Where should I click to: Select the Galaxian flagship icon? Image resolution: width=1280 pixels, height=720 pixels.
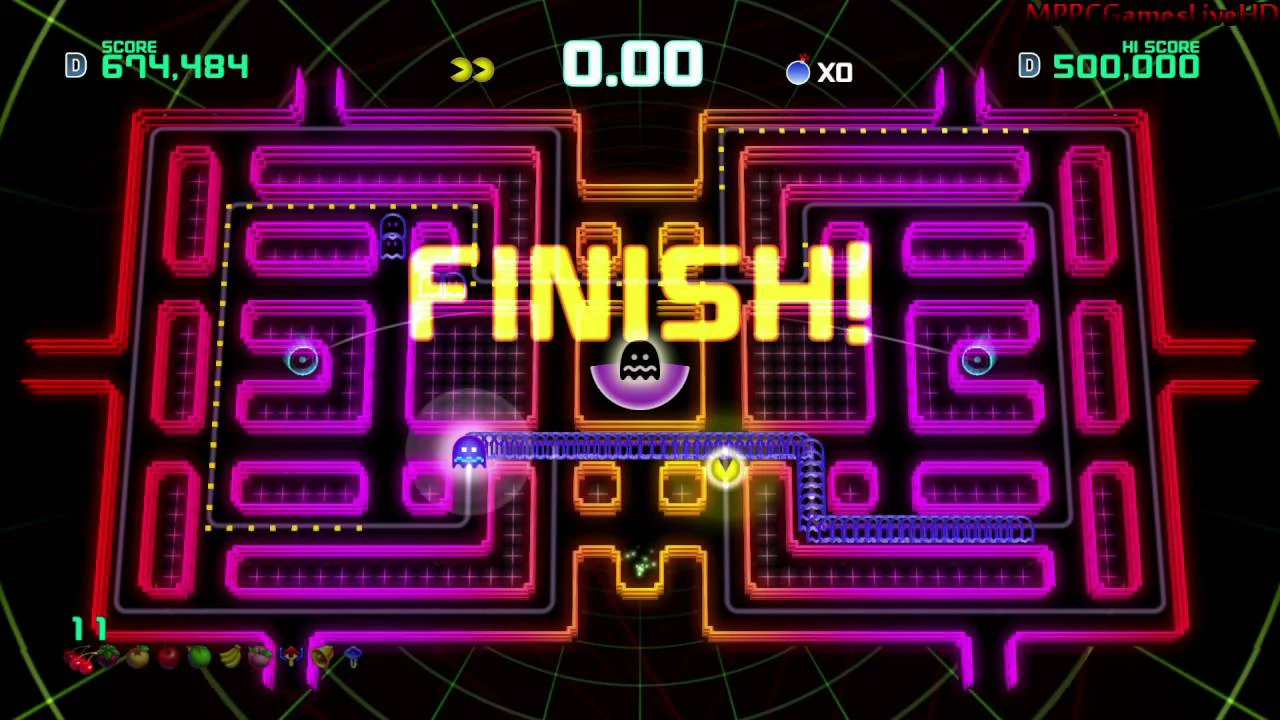(x=291, y=657)
